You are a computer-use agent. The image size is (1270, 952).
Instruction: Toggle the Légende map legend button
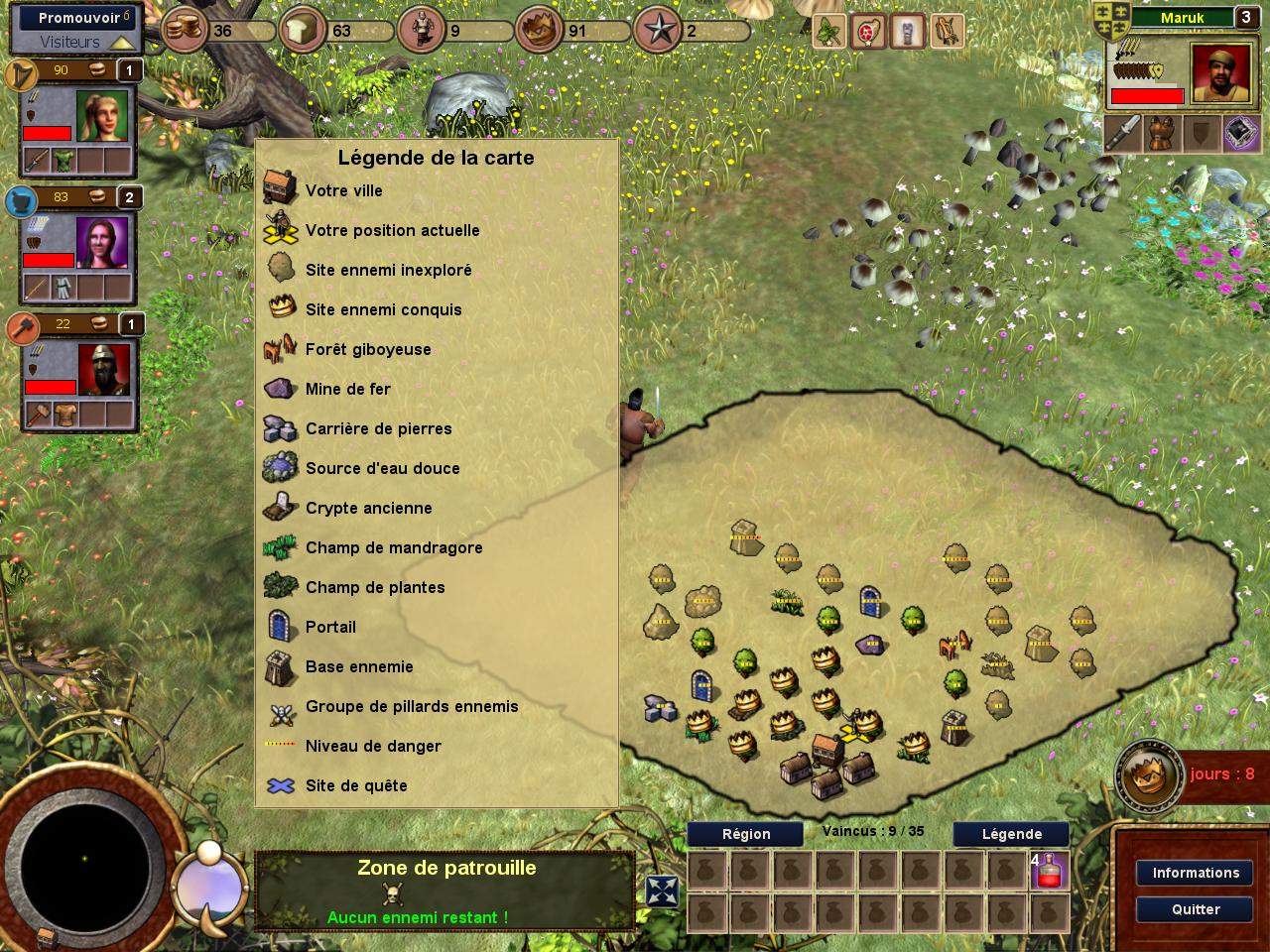pyautogui.click(x=1011, y=834)
